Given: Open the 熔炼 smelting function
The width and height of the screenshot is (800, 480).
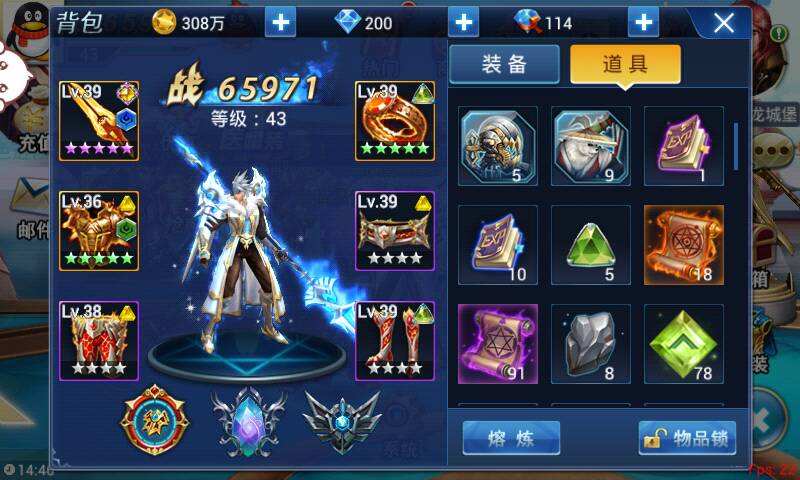Looking at the screenshot, I should click(x=511, y=438).
